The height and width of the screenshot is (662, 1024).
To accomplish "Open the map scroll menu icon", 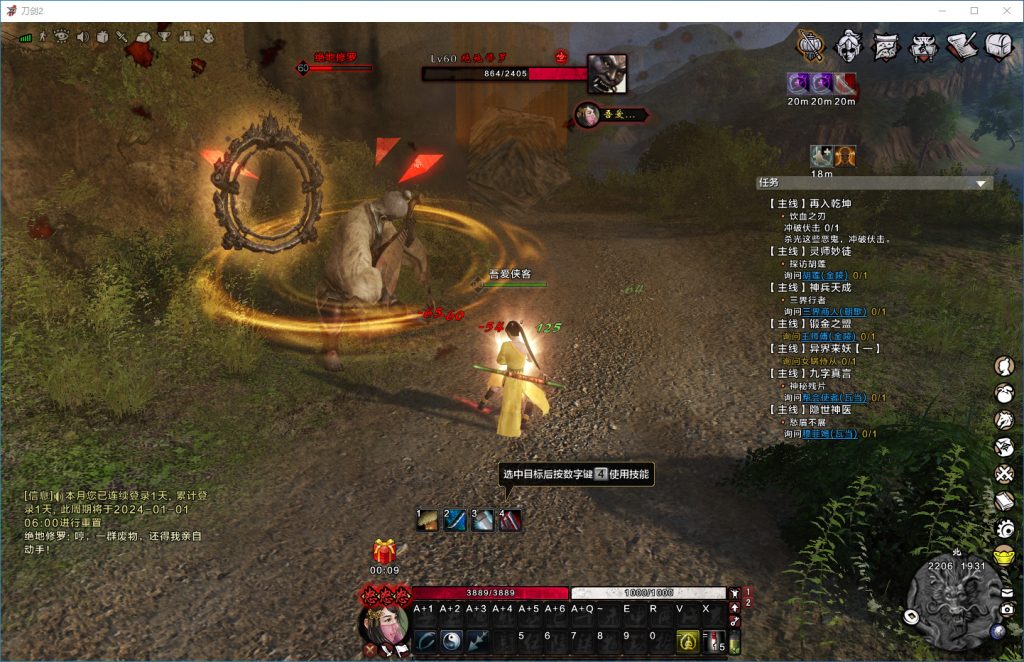I will (x=886, y=45).
